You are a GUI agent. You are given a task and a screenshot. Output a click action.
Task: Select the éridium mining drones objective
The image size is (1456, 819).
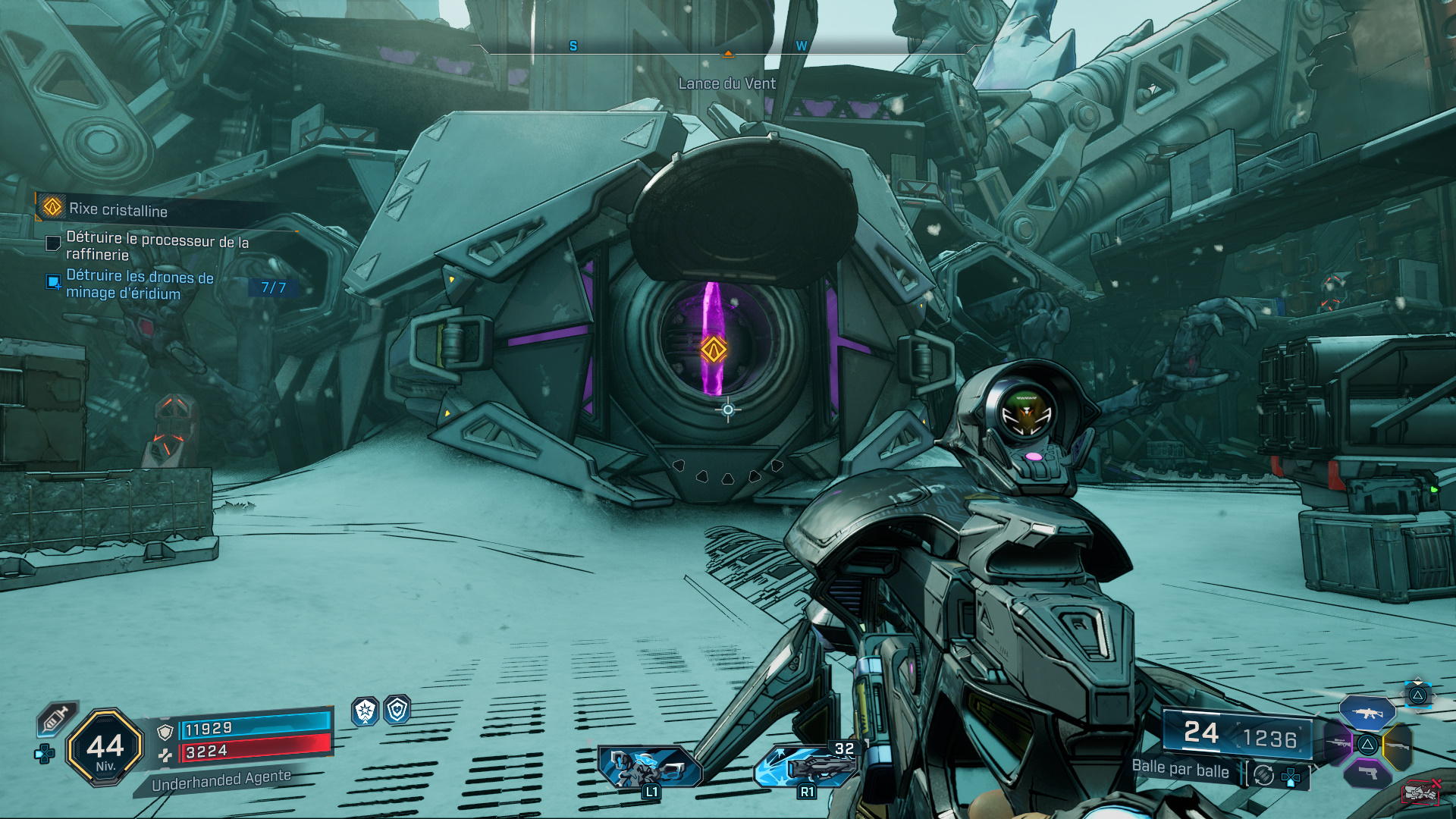[x=140, y=285]
